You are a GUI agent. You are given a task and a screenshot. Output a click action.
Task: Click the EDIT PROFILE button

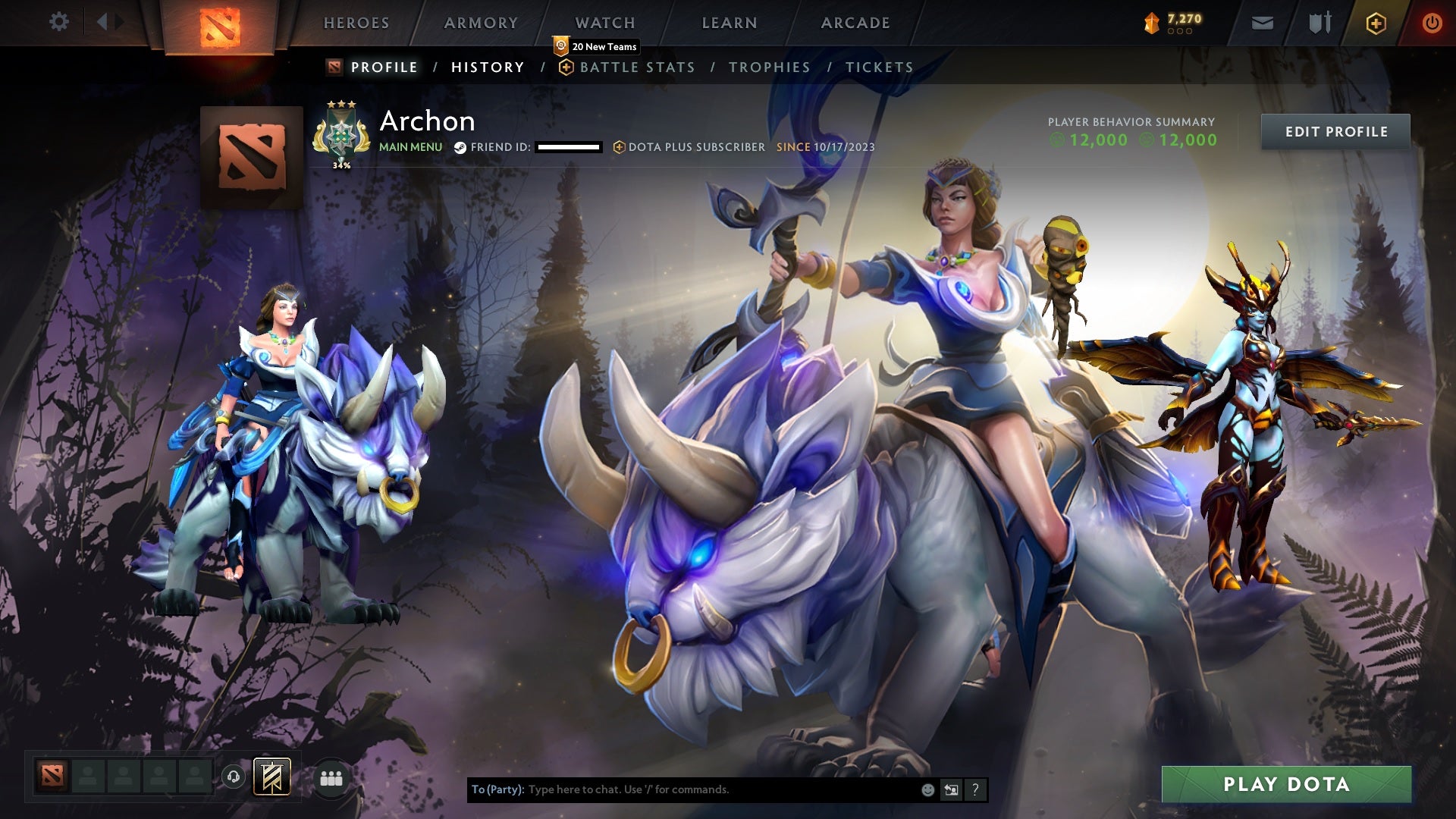(1335, 130)
